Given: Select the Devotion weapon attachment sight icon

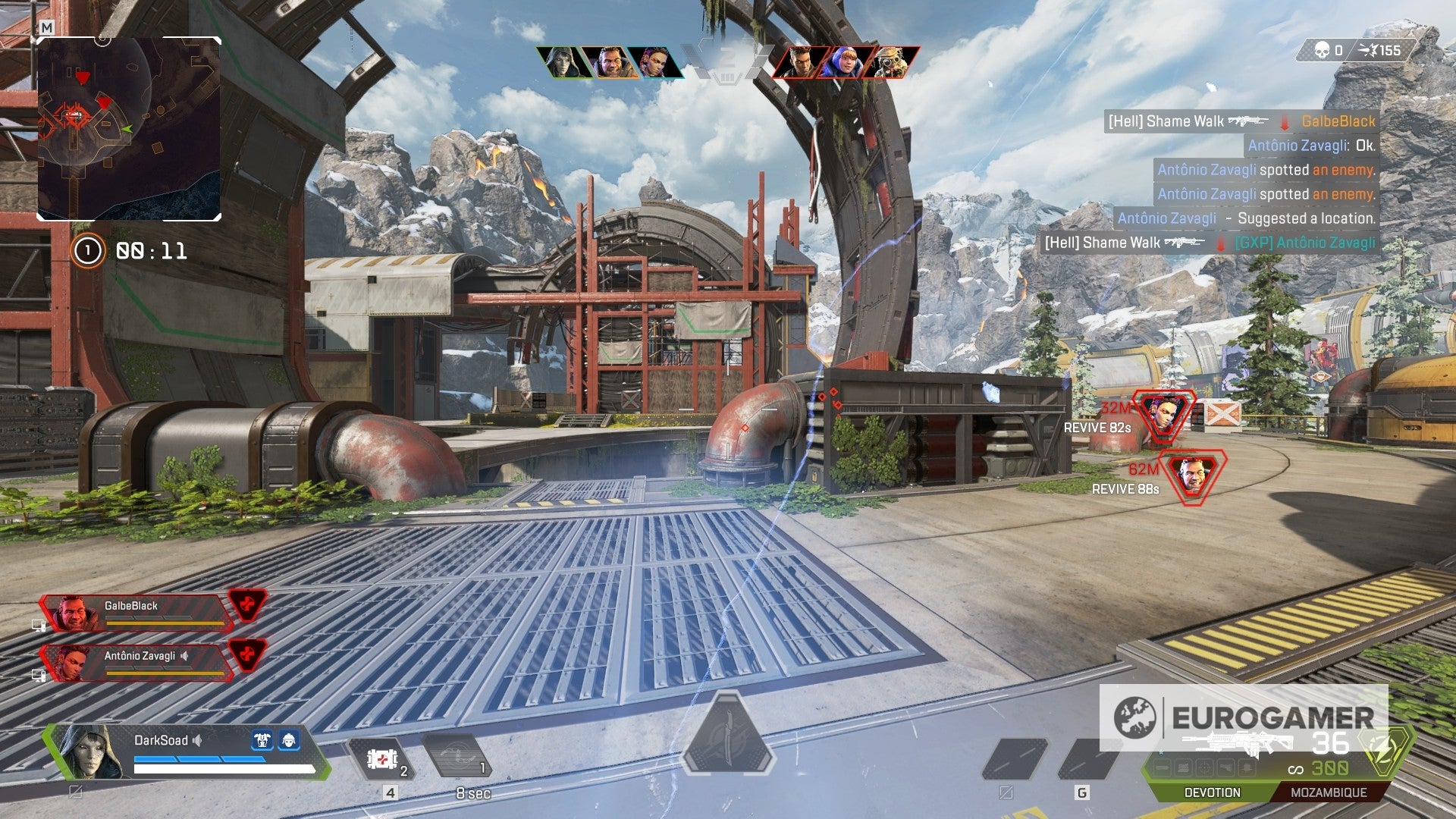Looking at the screenshot, I should coord(1203,767).
